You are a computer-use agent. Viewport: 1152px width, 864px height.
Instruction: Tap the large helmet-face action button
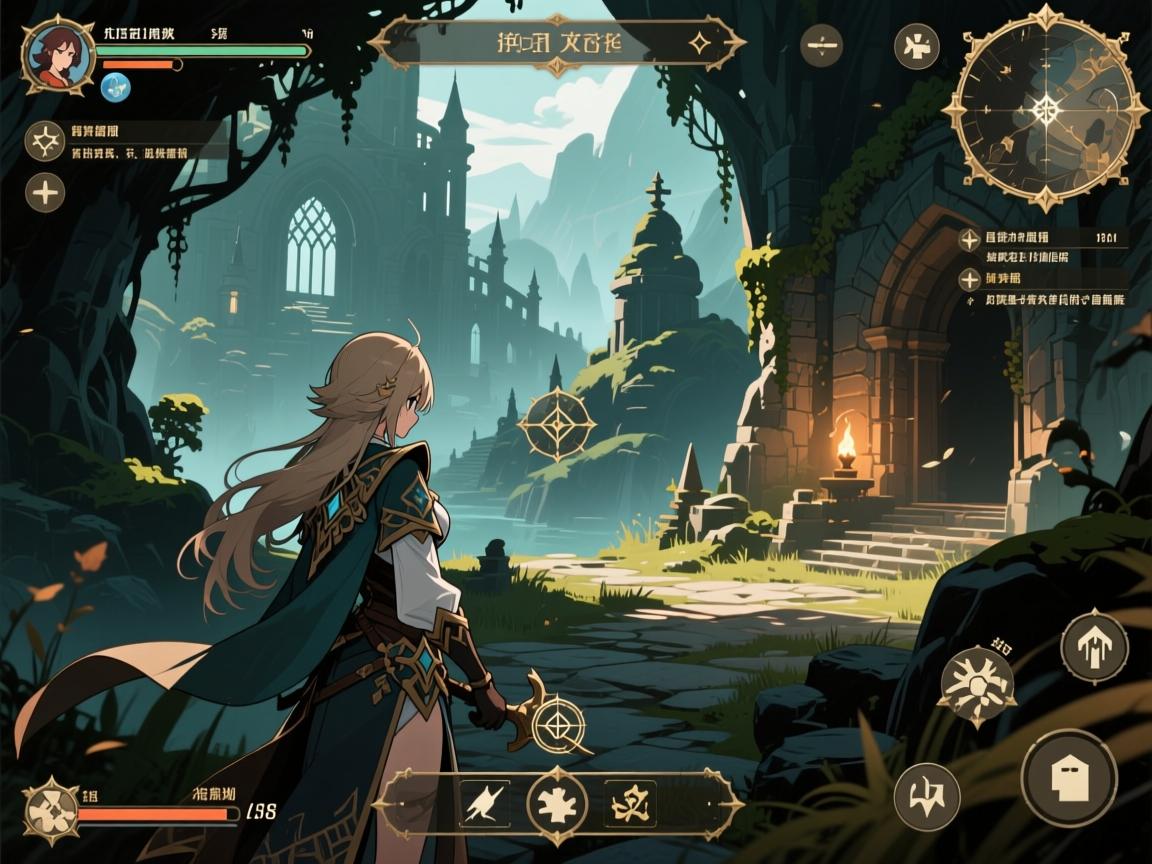[1069, 778]
